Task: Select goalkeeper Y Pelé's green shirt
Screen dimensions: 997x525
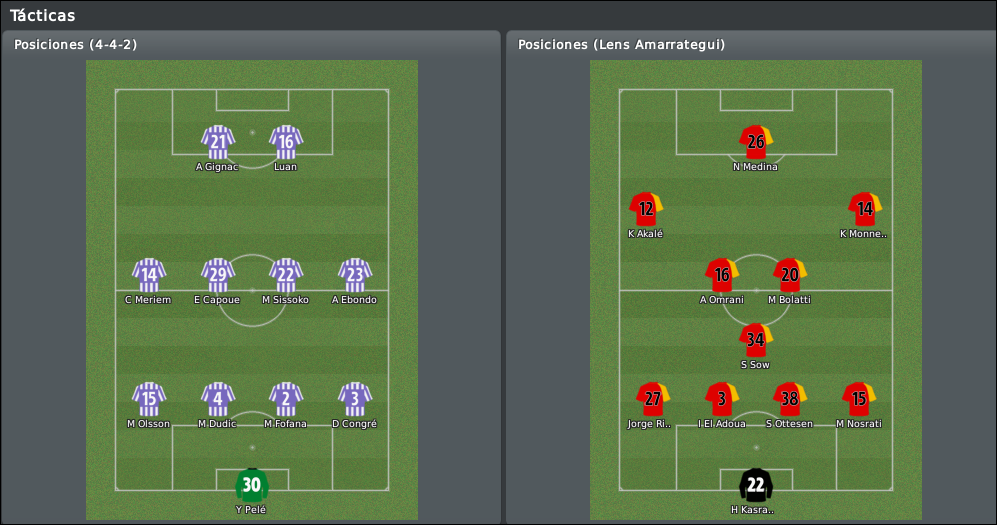Action: [252, 485]
